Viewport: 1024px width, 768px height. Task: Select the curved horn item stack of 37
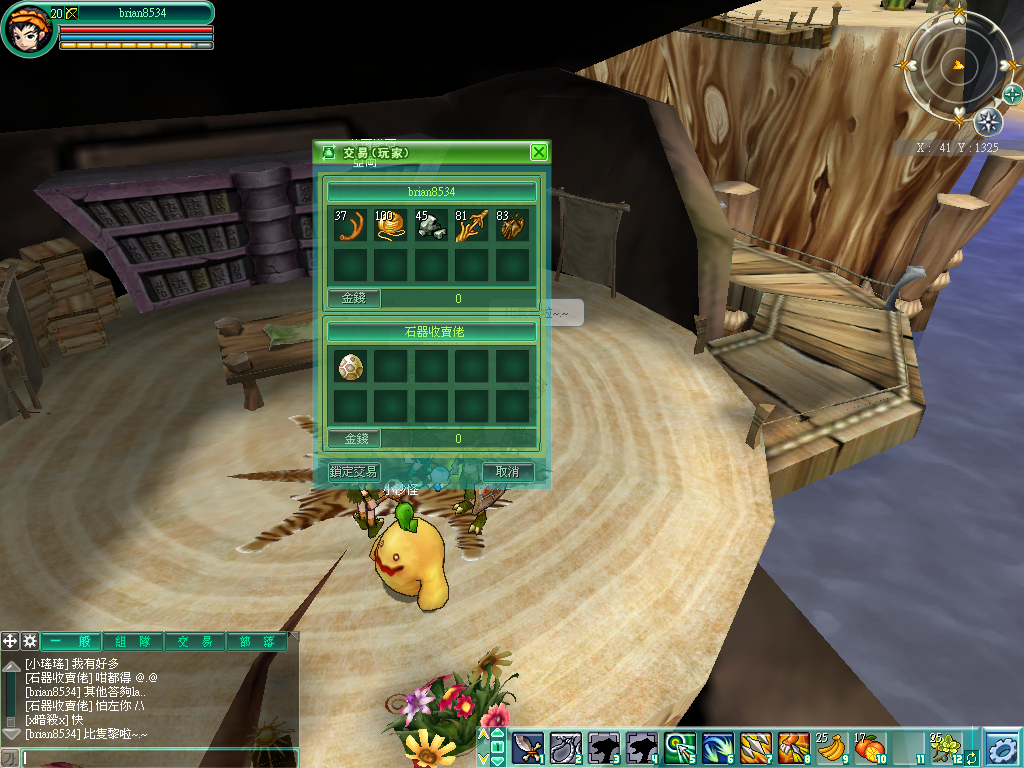(x=350, y=225)
